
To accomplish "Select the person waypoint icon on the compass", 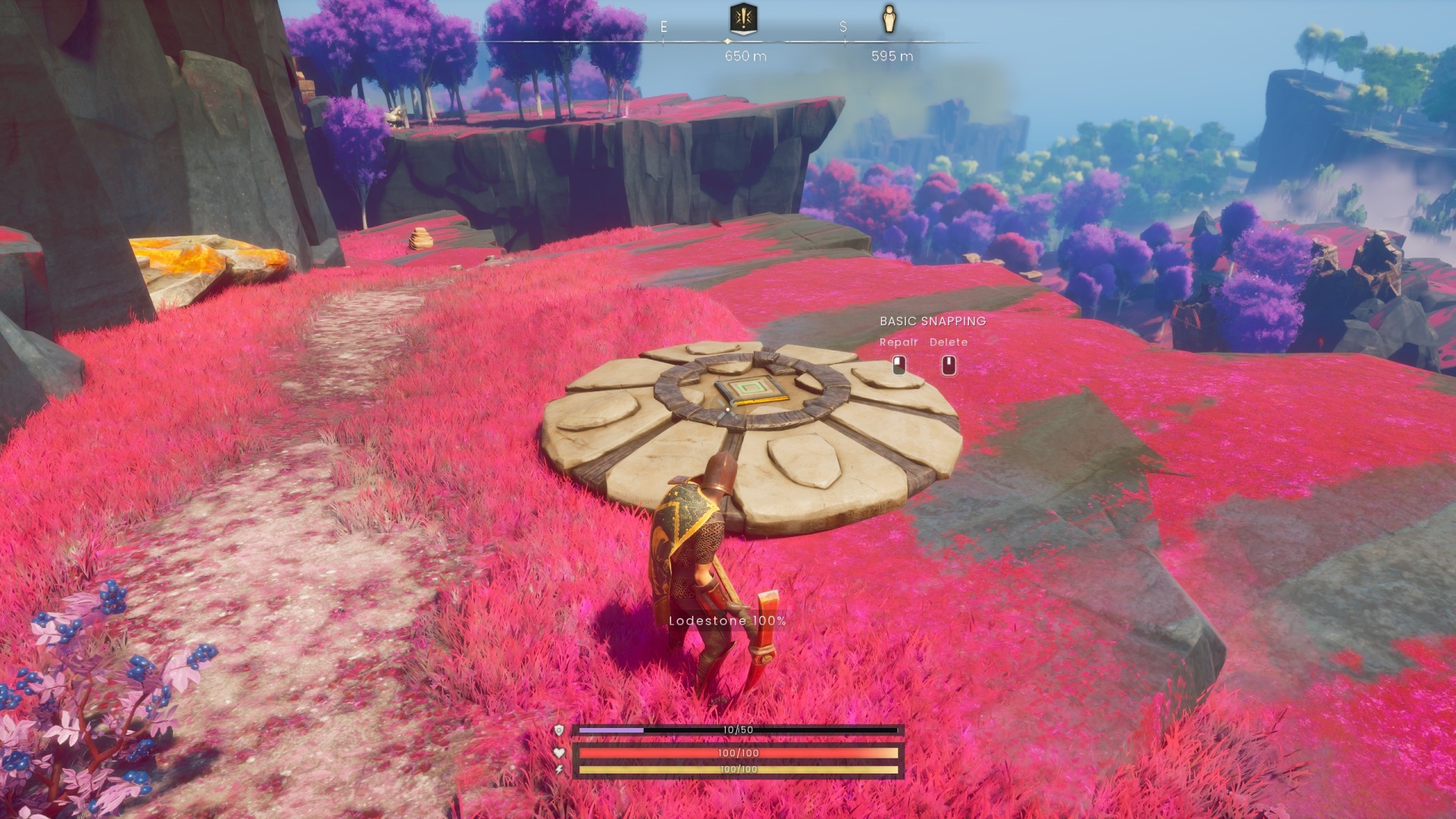I will pyautogui.click(x=889, y=20).
